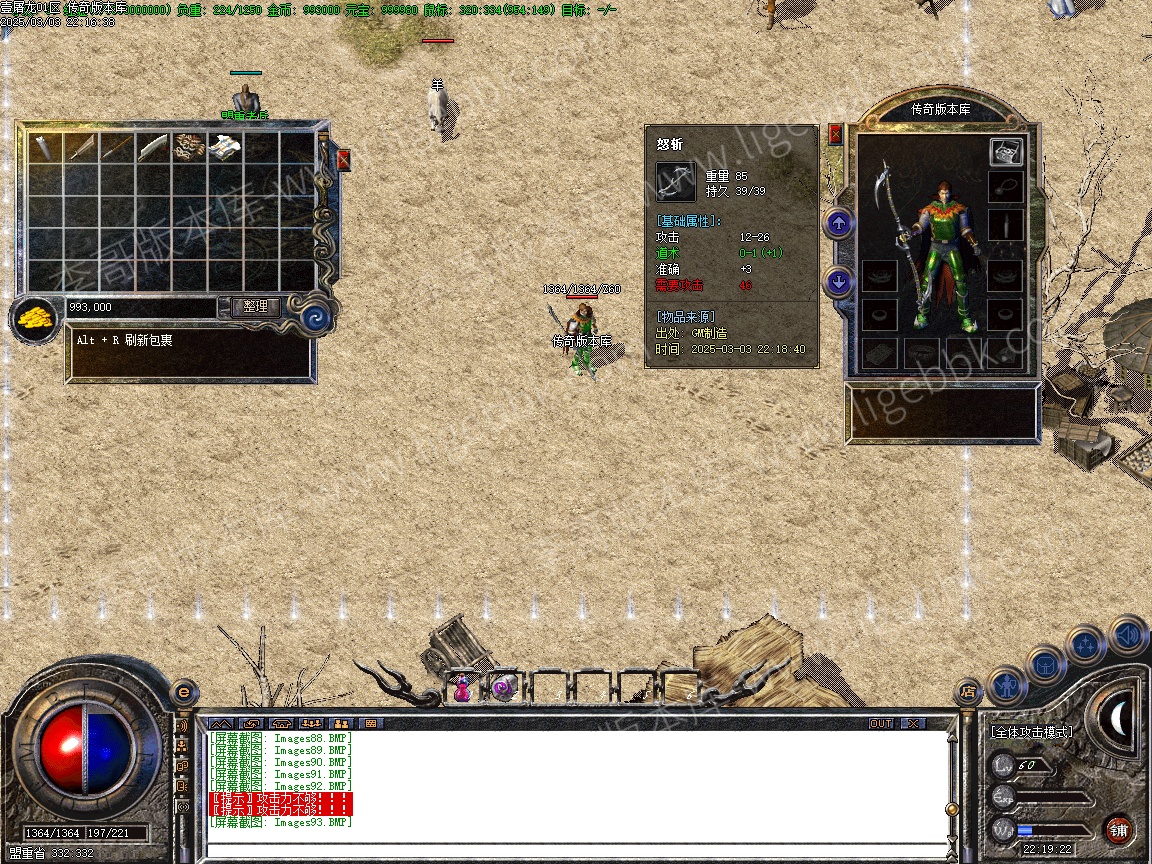Click the 整理 sort button in the bag
The width and height of the screenshot is (1152, 864).
click(x=255, y=307)
